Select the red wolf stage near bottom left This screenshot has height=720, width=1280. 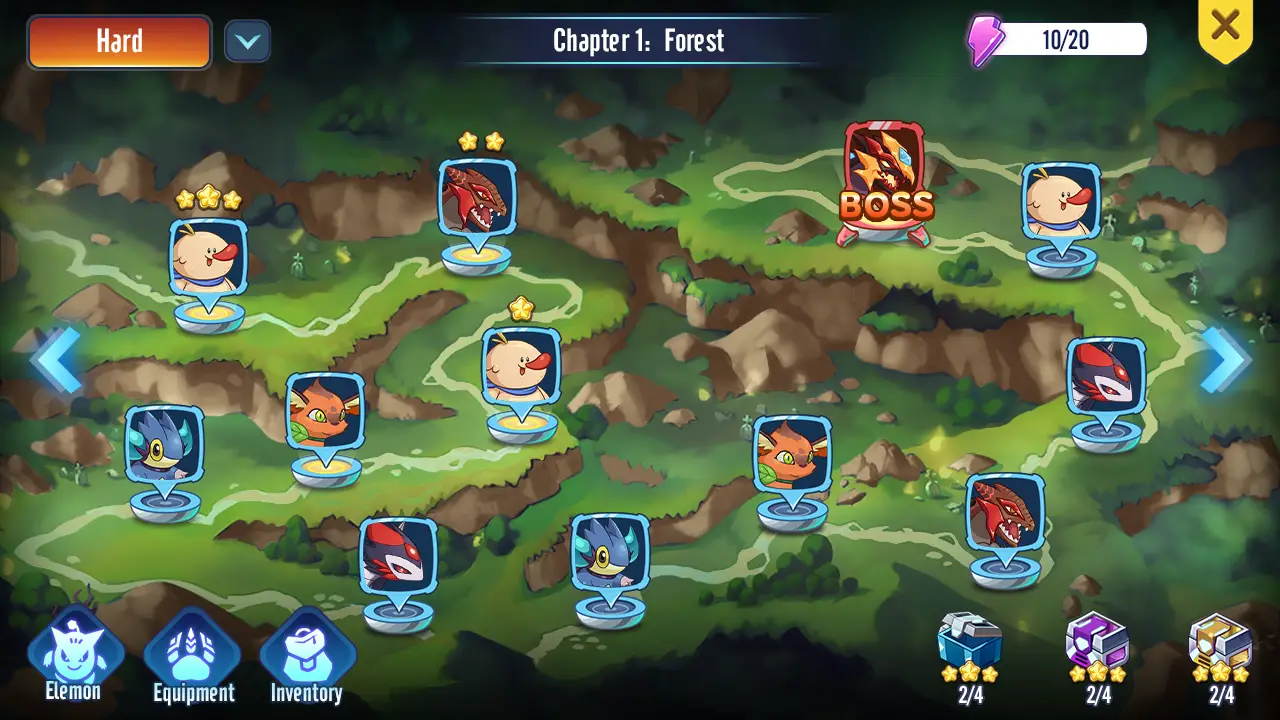click(398, 553)
